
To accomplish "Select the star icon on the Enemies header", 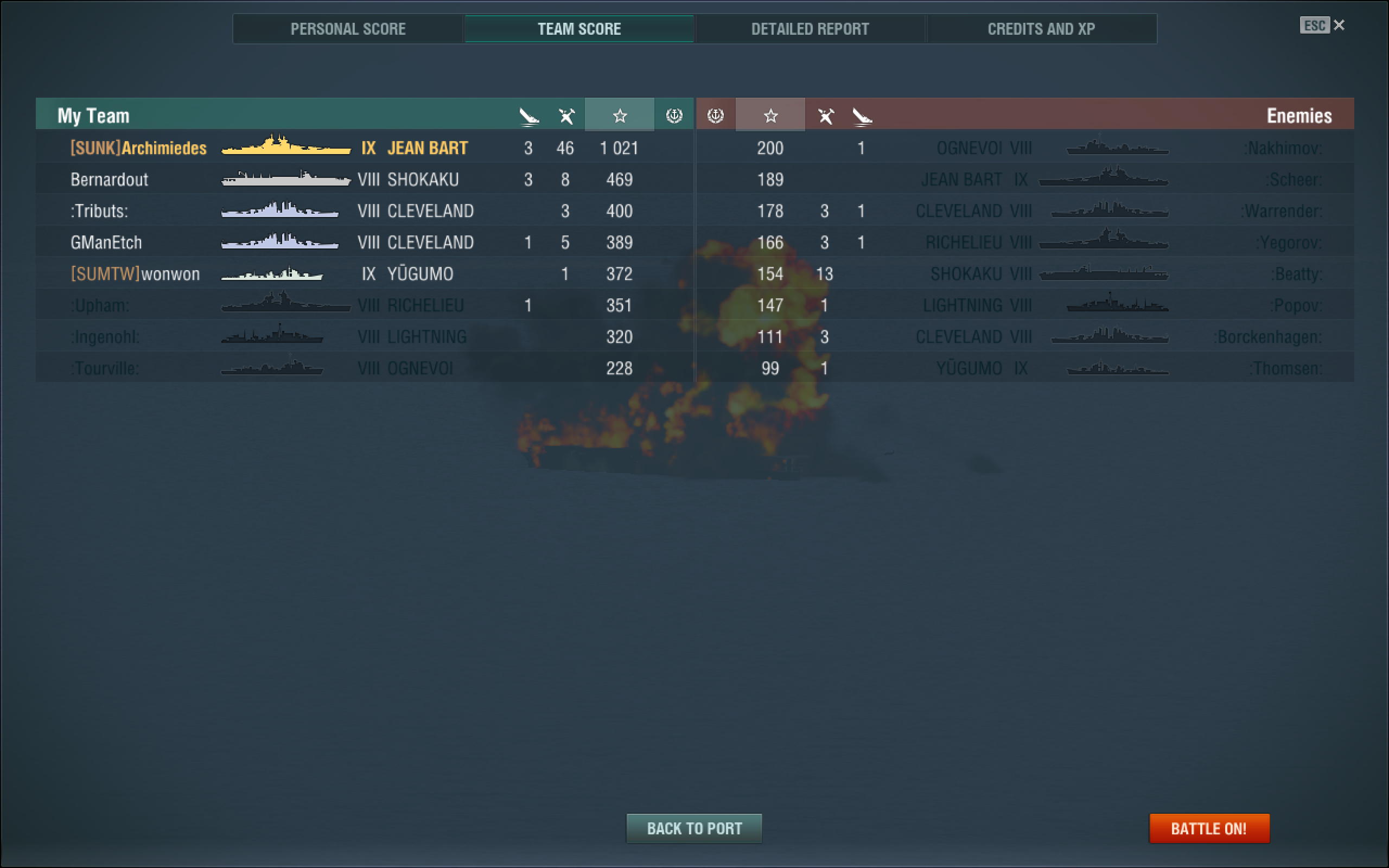I will 770,116.
